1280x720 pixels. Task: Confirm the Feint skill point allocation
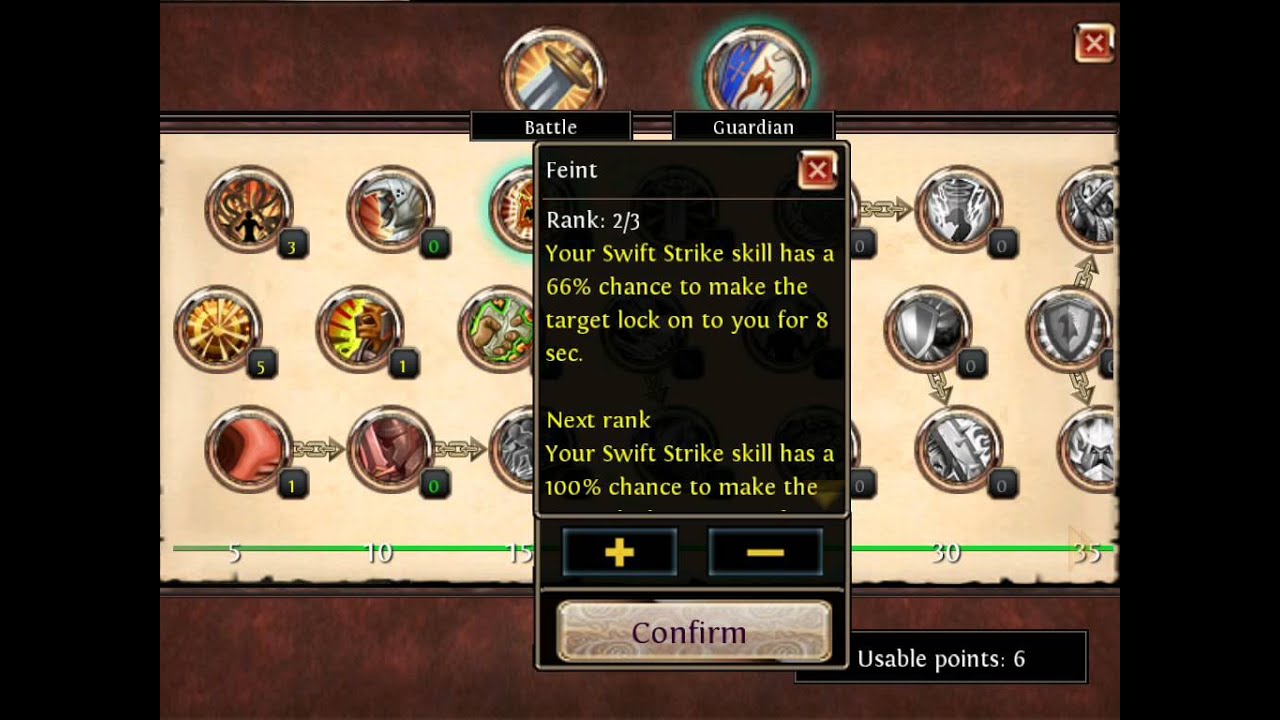tap(693, 632)
